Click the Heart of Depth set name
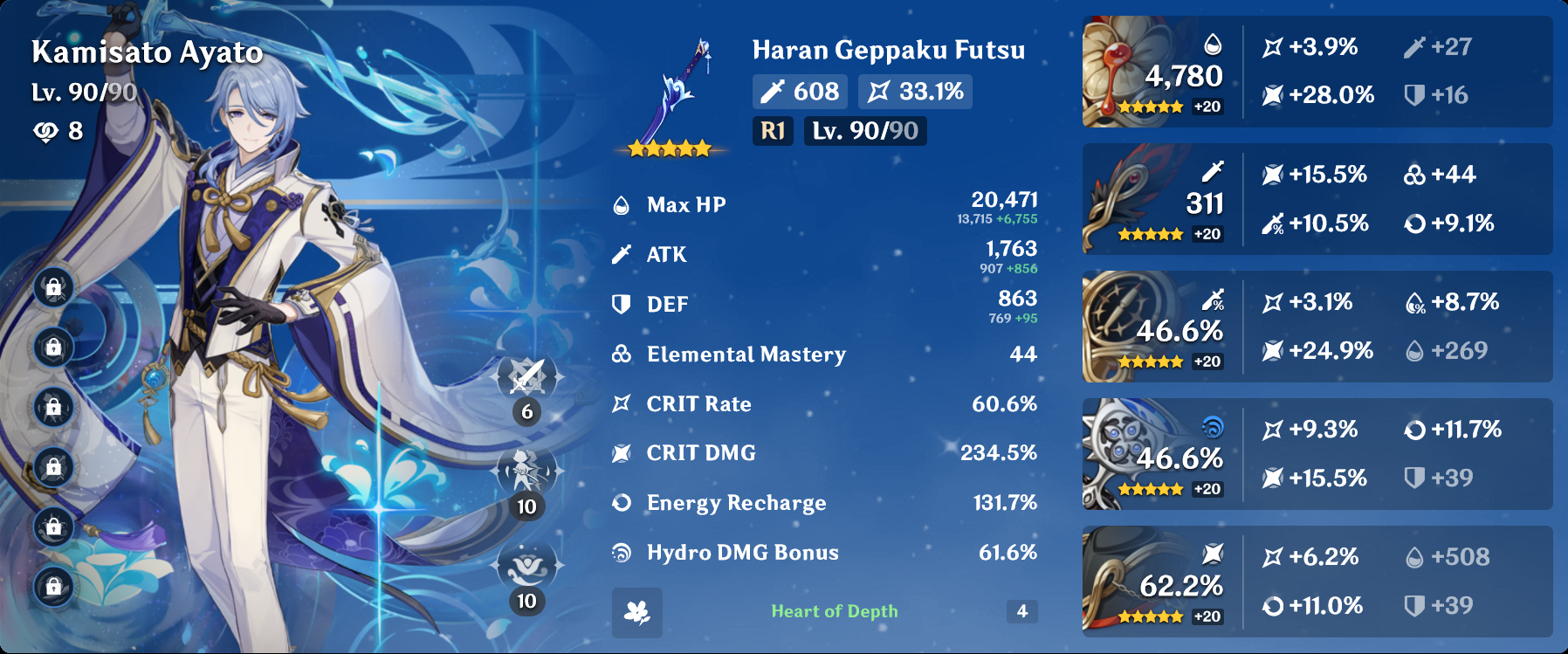The width and height of the screenshot is (1568, 654). [835, 610]
